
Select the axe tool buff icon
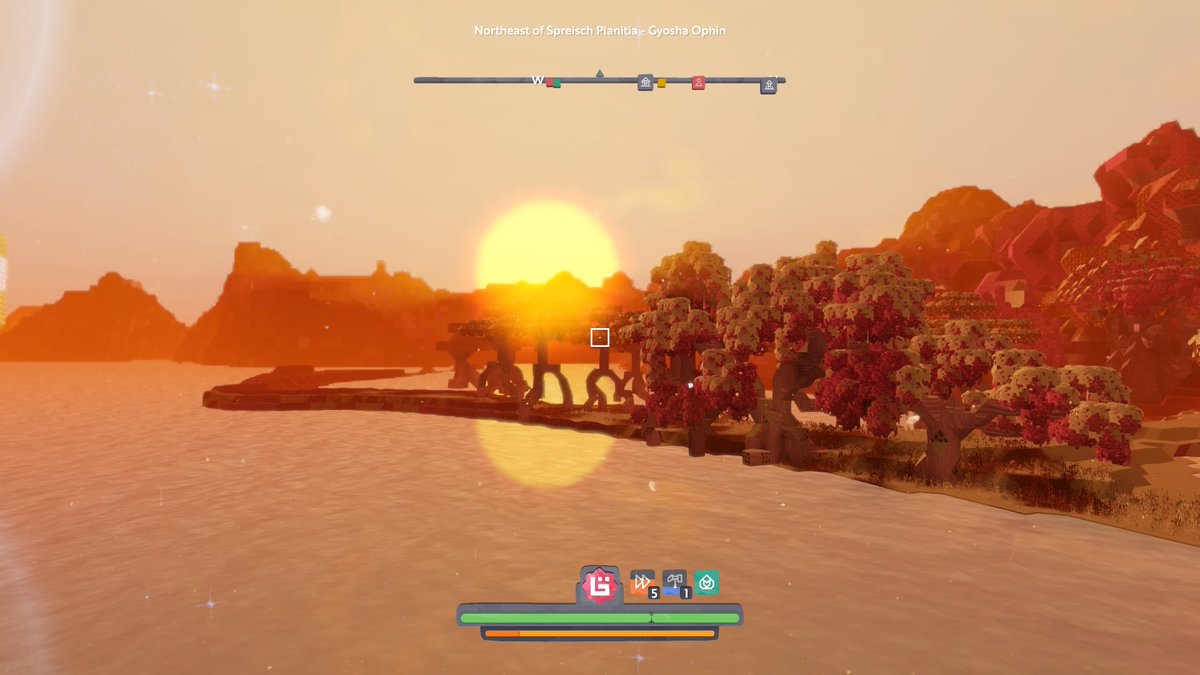[x=674, y=582]
